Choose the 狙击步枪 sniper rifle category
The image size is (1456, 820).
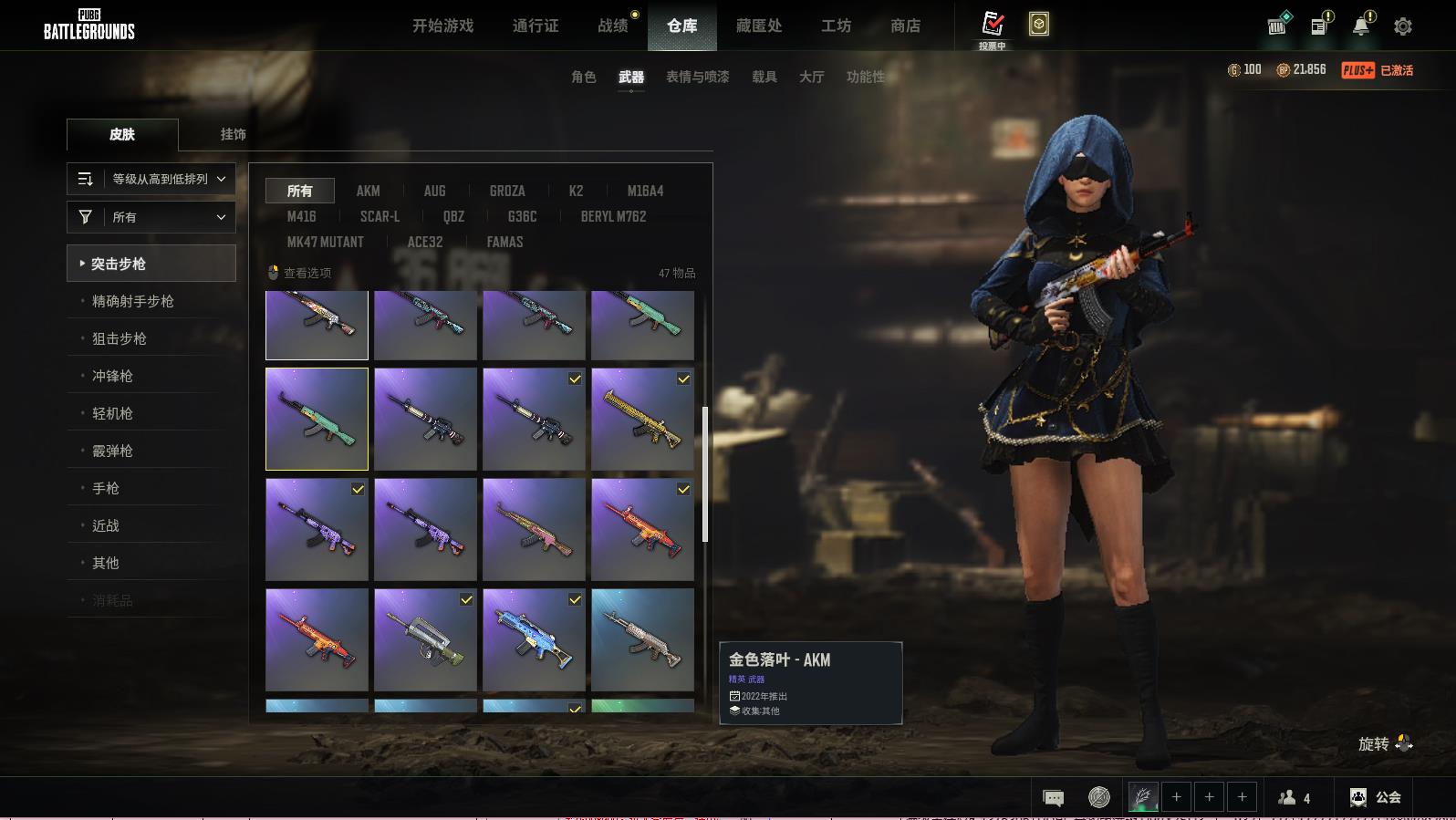click(120, 338)
